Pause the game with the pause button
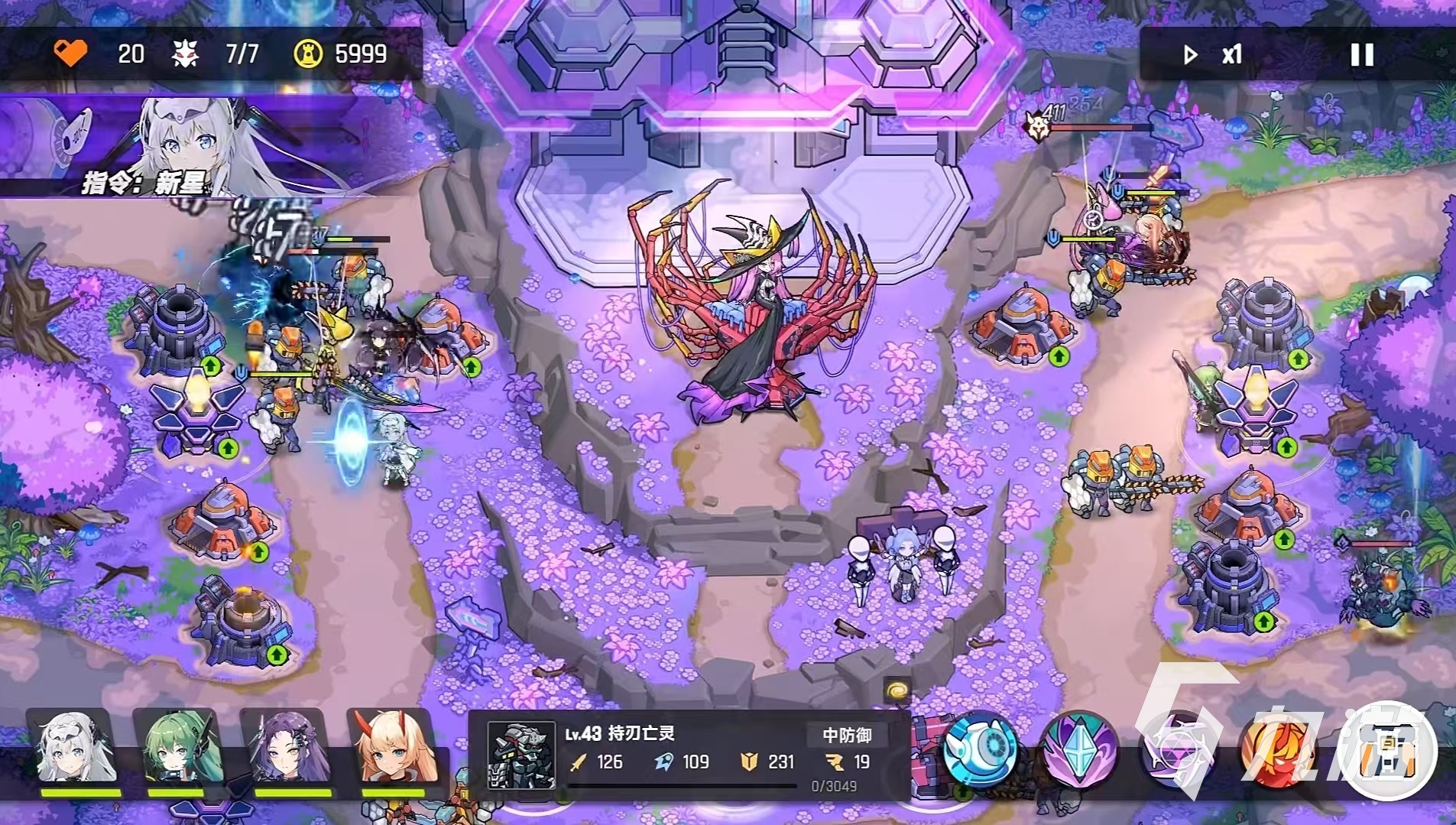The width and height of the screenshot is (1456, 825). 1363,54
